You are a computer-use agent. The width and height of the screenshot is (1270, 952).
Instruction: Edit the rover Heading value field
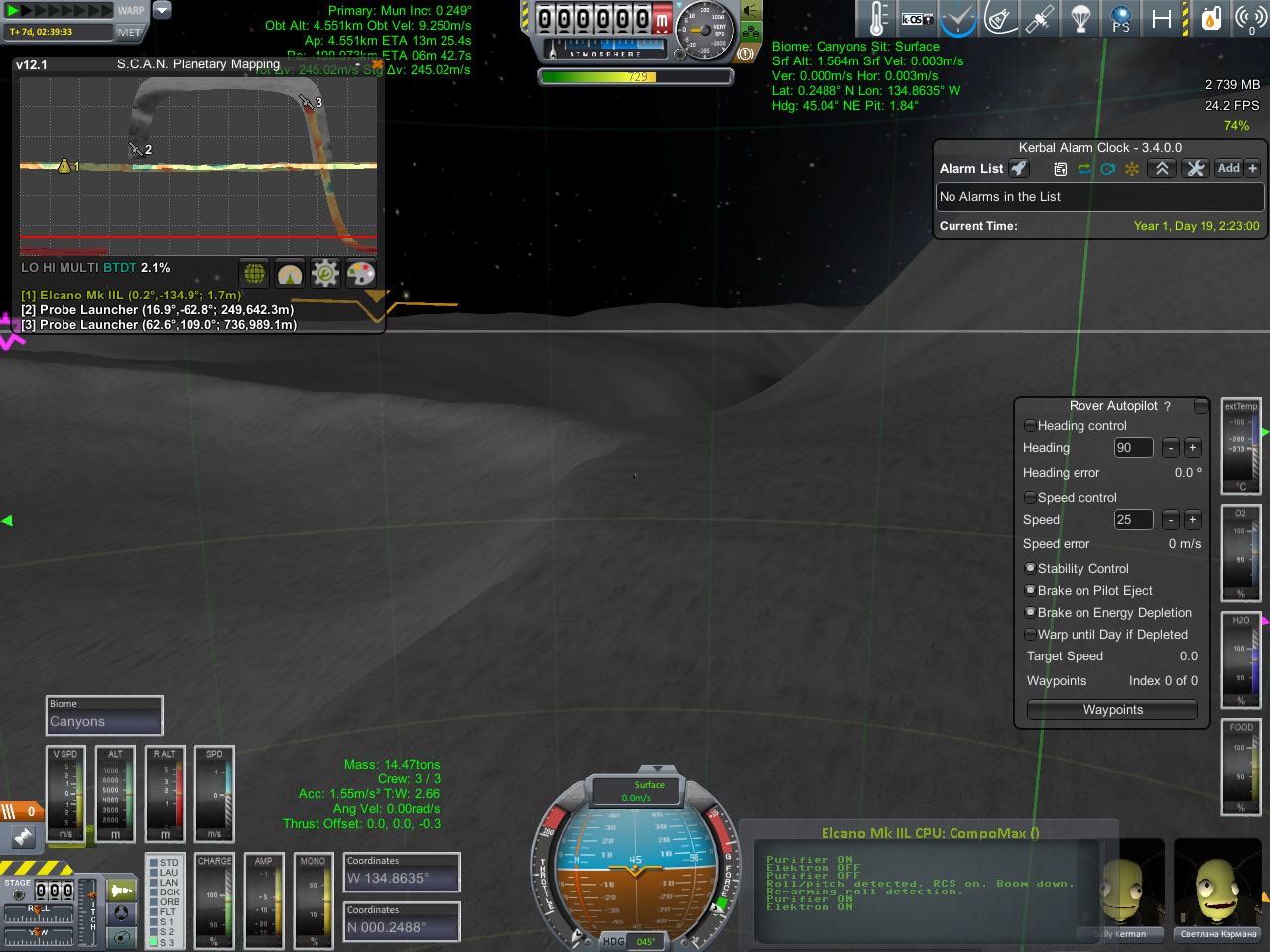[1133, 448]
